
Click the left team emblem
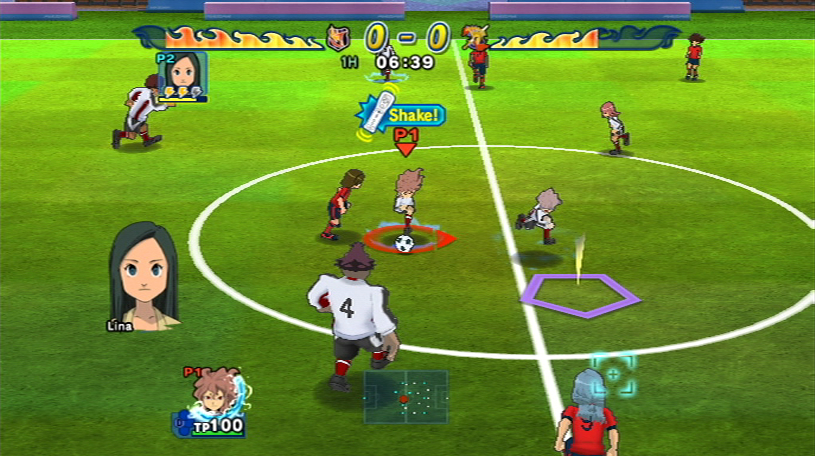click(339, 38)
